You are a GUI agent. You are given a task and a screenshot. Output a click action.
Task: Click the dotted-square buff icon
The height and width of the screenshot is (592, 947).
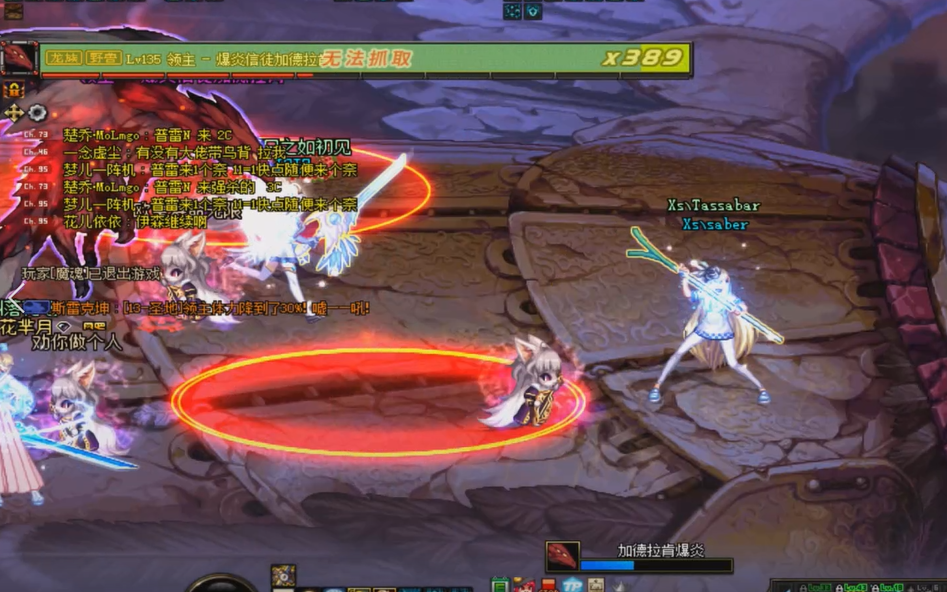(x=512, y=11)
